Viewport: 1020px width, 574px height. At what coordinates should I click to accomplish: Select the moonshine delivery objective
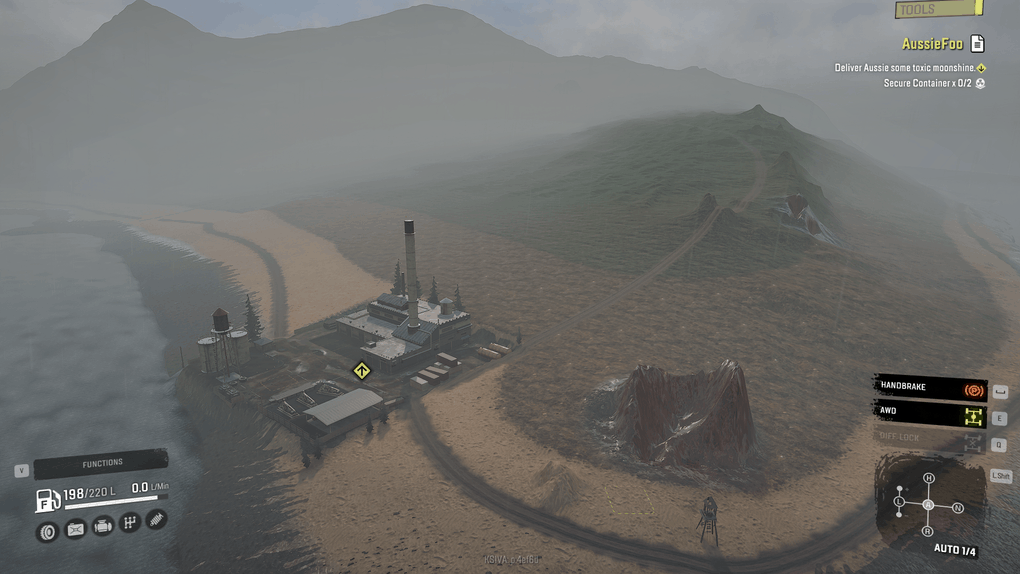click(905, 68)
